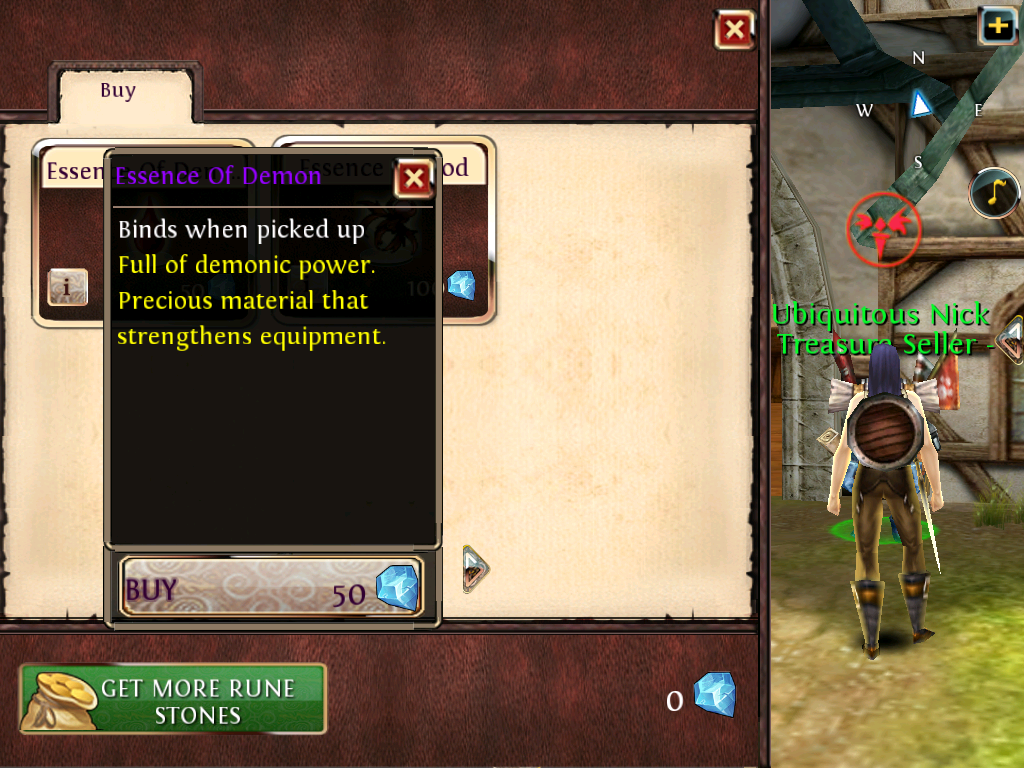The image size is (1024, 768).
Task: Toggle the music note button
Action: [994, 193]
